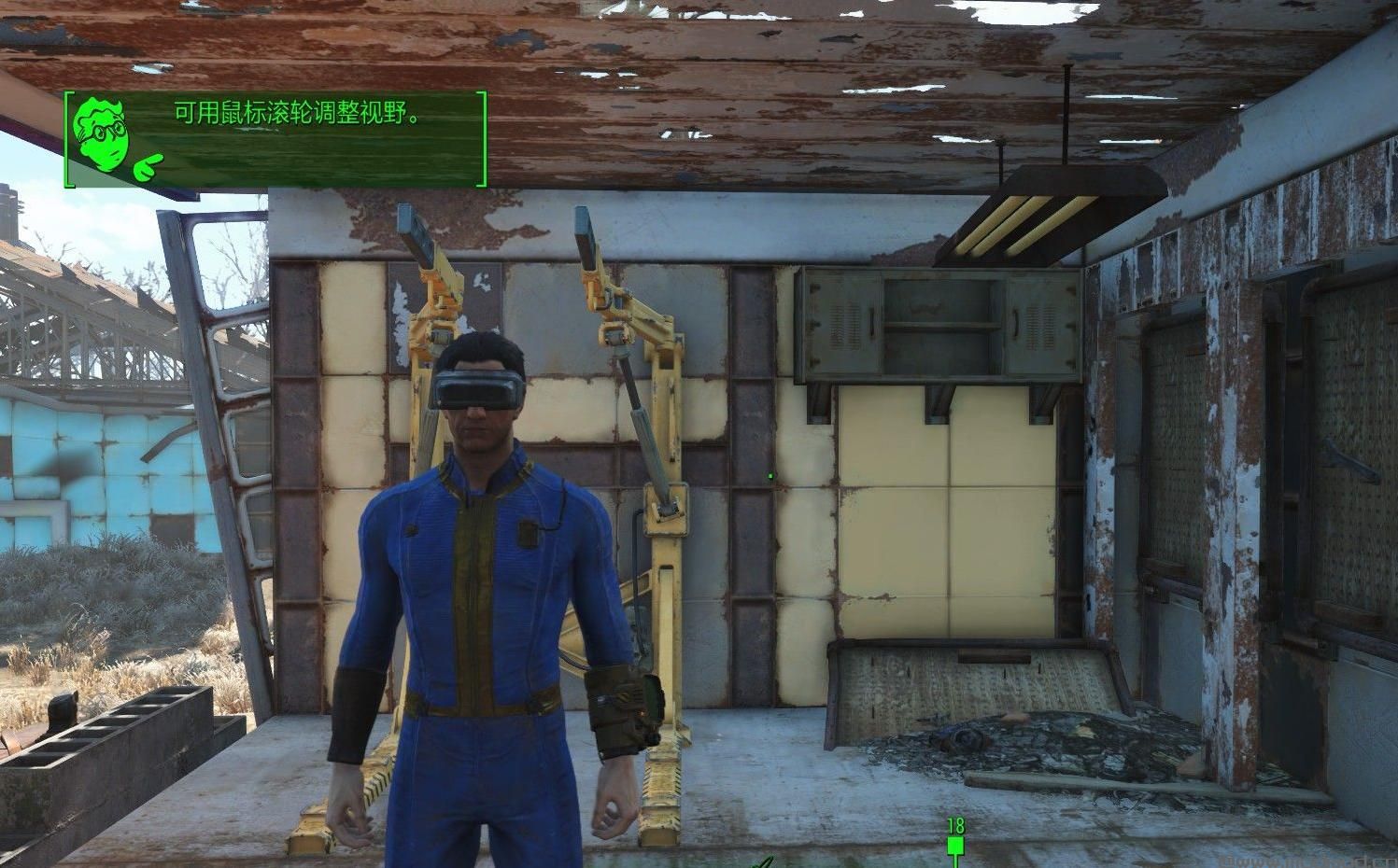Select the green tutorial hint message box text
The width and height of the screenshot is (1398, 868).
[x=296, y=115]
